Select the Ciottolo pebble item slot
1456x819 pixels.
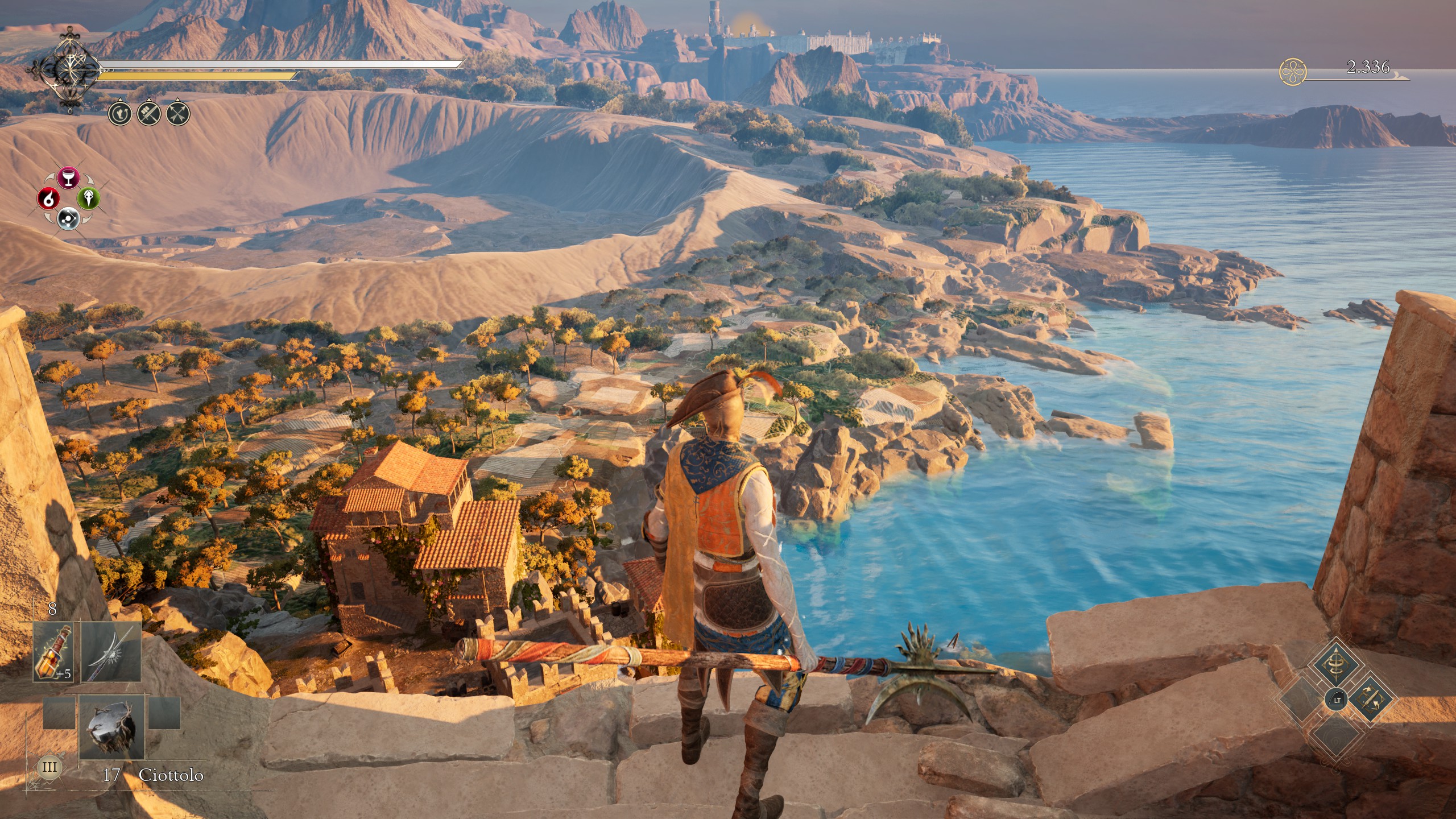coord(111,726)
